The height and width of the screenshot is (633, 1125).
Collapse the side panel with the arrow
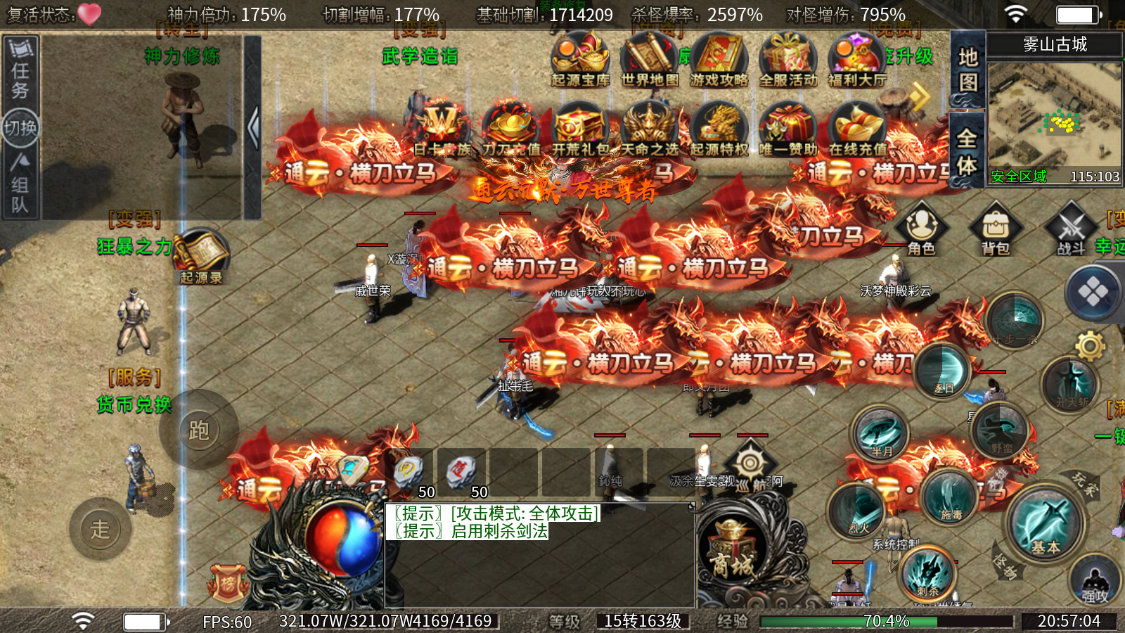point(253,127)
